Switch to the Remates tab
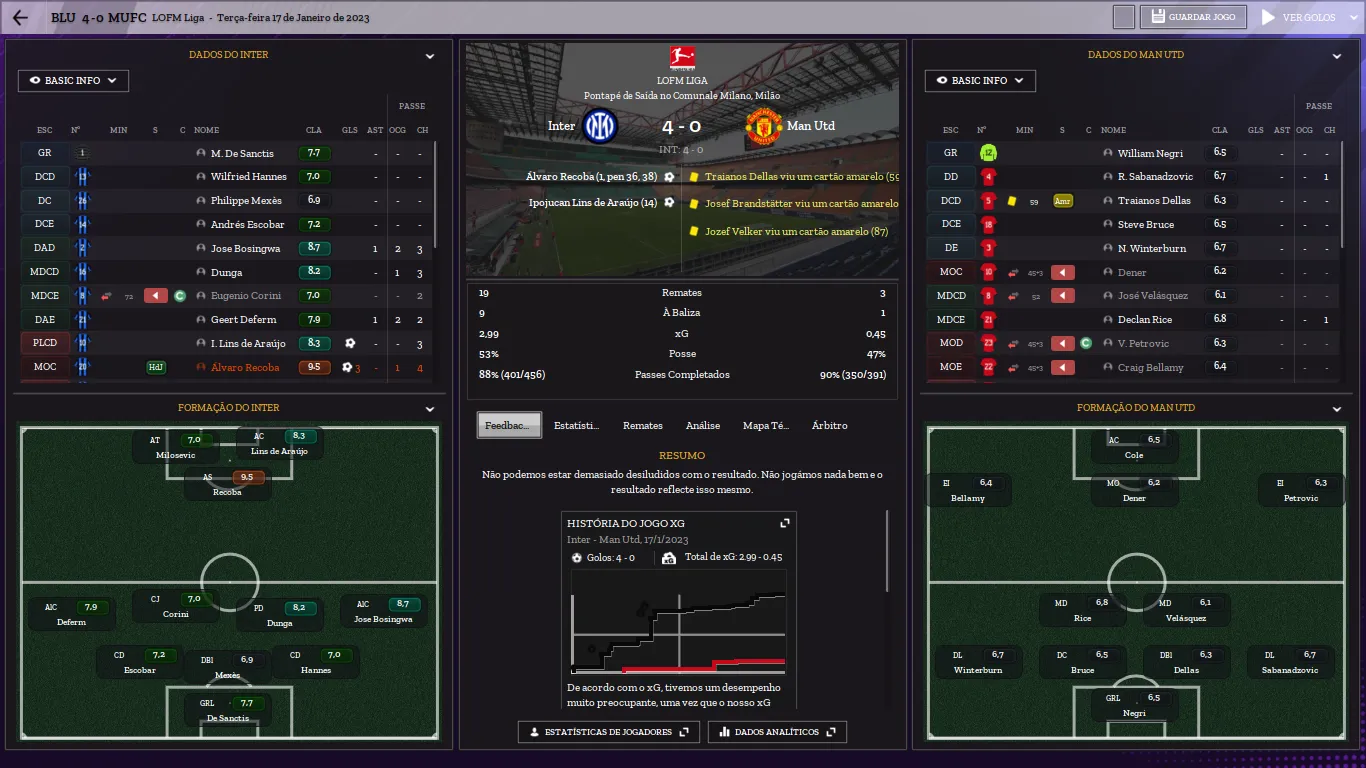The width and height of the screenshot is (1366, 768). click(642, 426)
